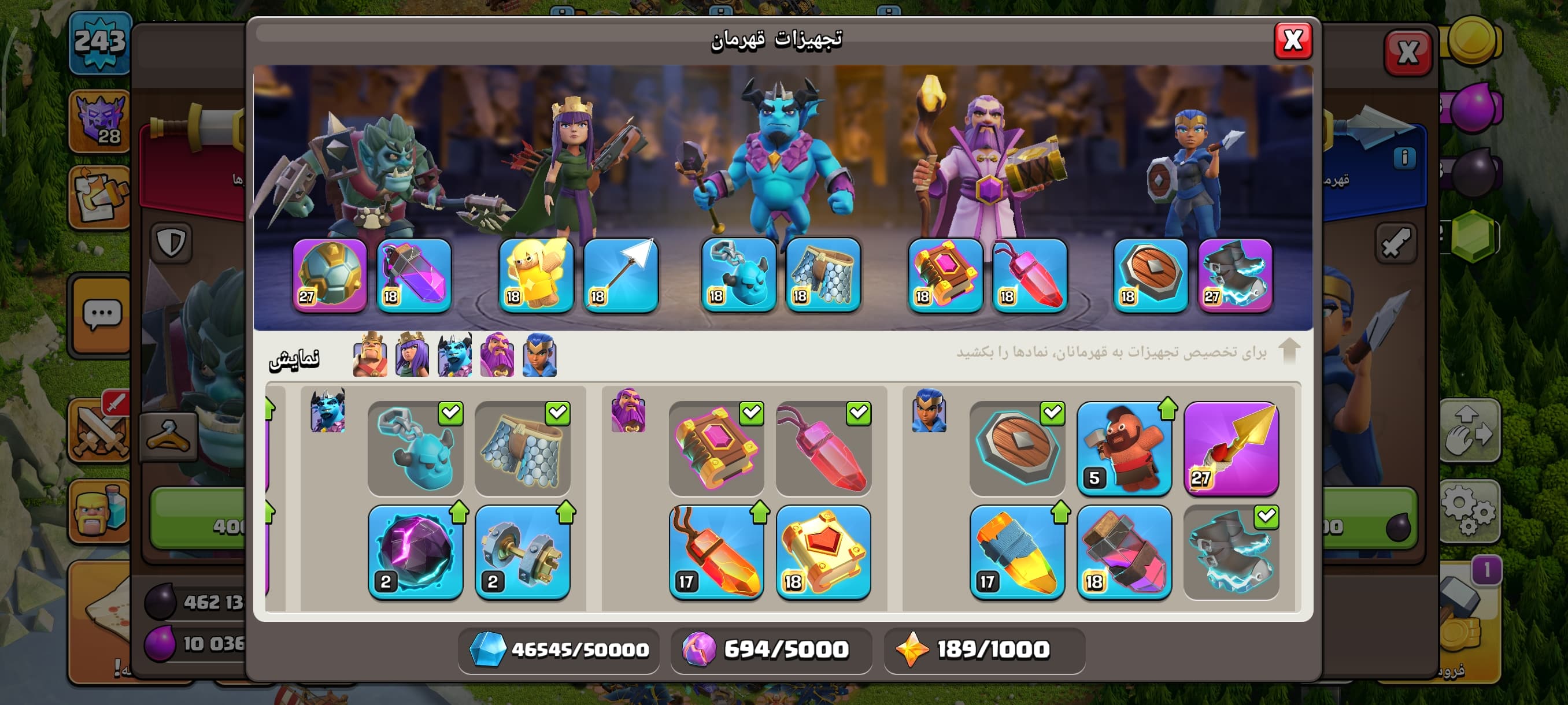This screenshot has width=1568, height=705.
Task: Select the Healing Tome level 18
Action: (823, 552)
